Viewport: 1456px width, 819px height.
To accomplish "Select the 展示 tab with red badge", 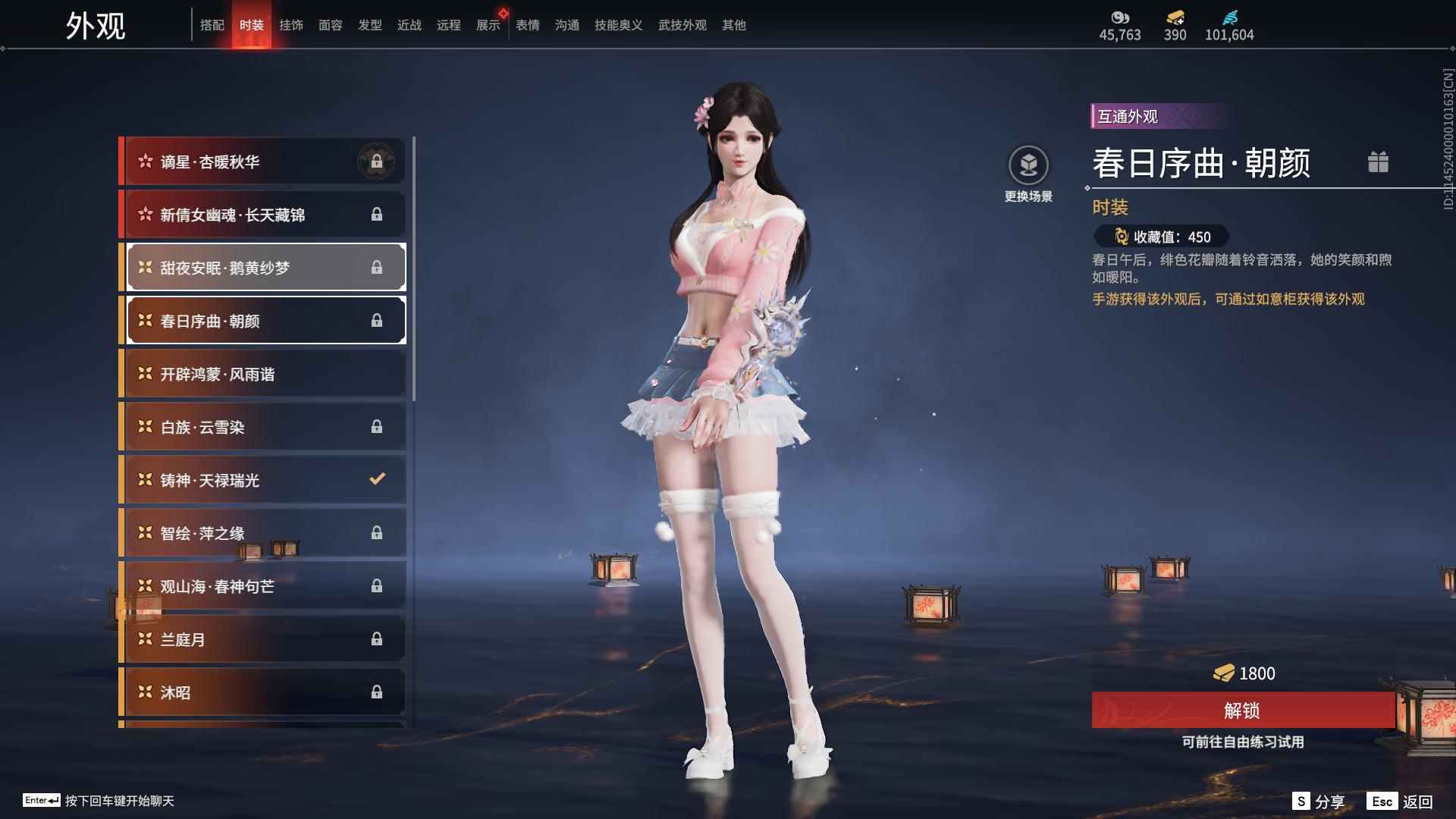I will (x=488, y=24).
